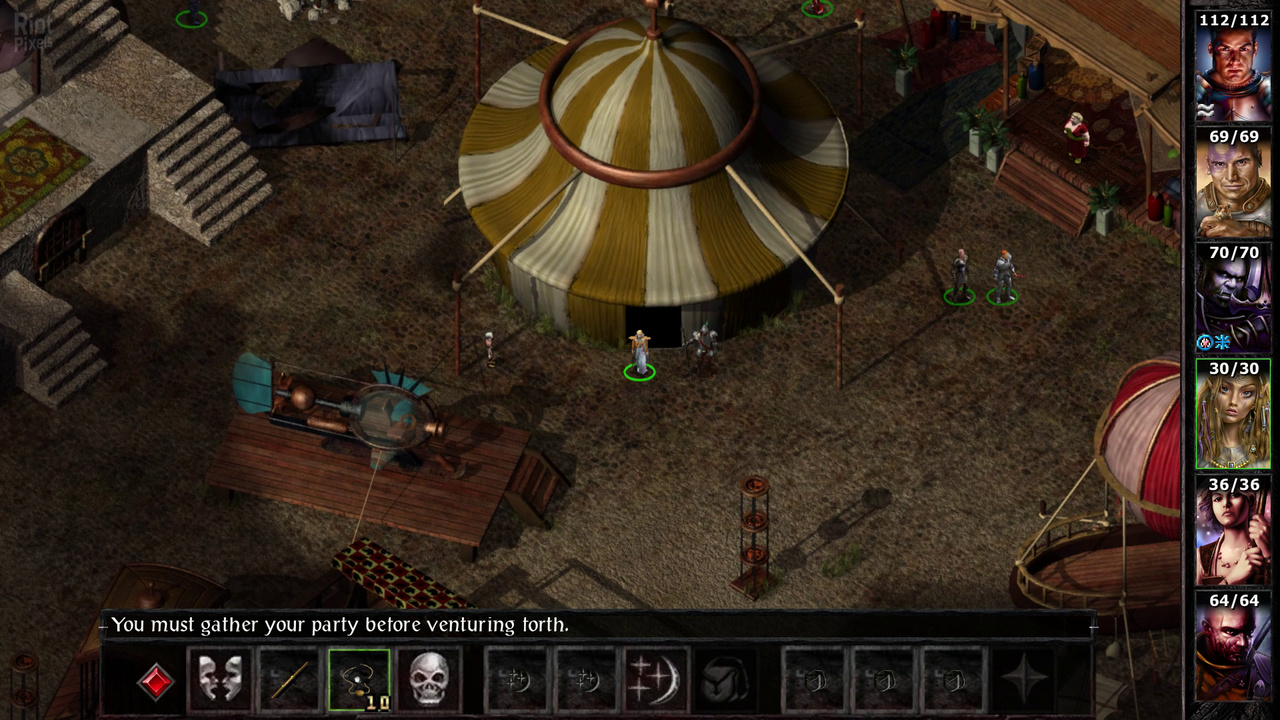This screenshot has height=720, width=1280.
Task: Select the portrait with 30/30 hit points
Action: [1232, 415]
